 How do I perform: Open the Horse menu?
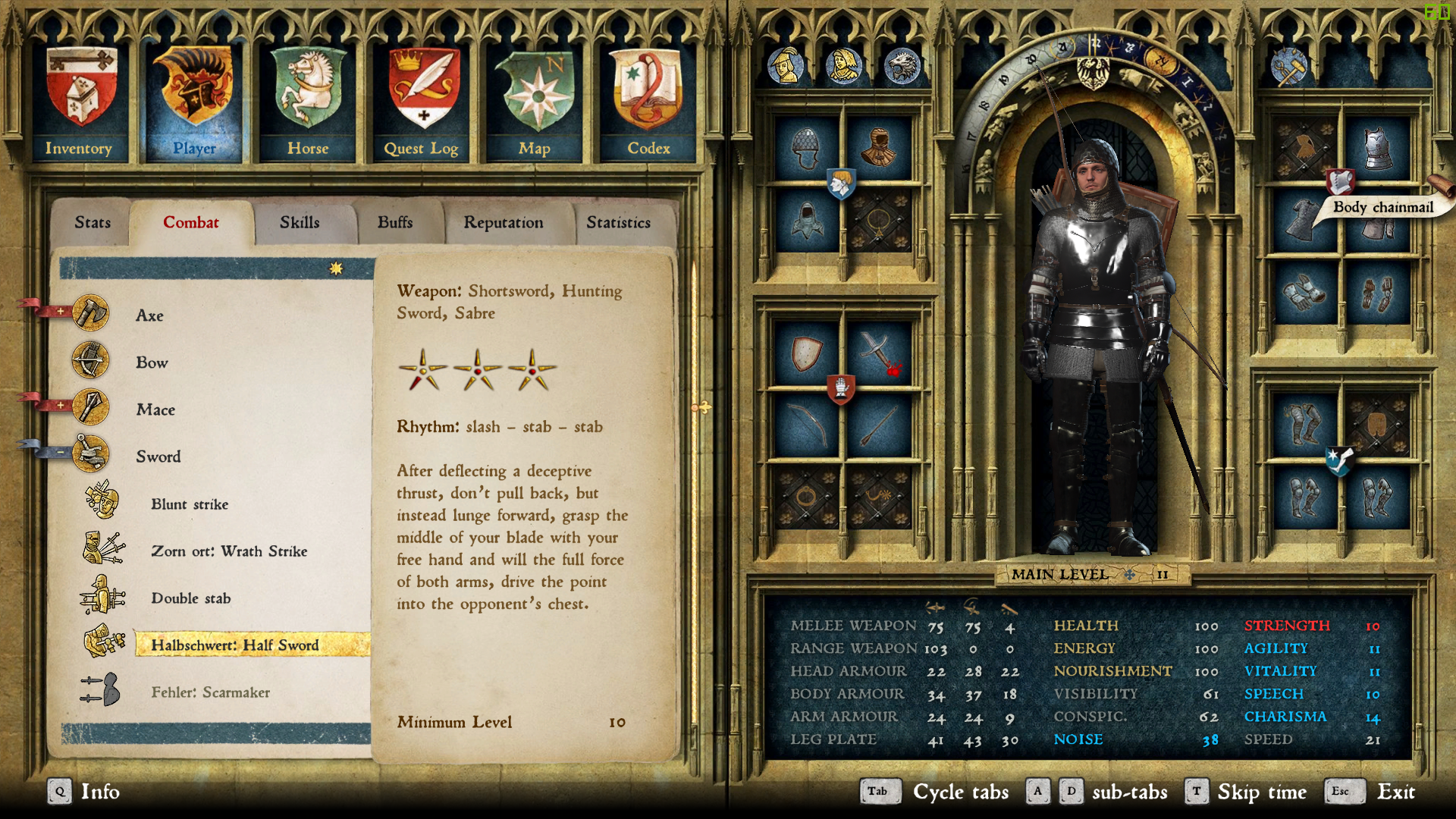tap(308, 104)
